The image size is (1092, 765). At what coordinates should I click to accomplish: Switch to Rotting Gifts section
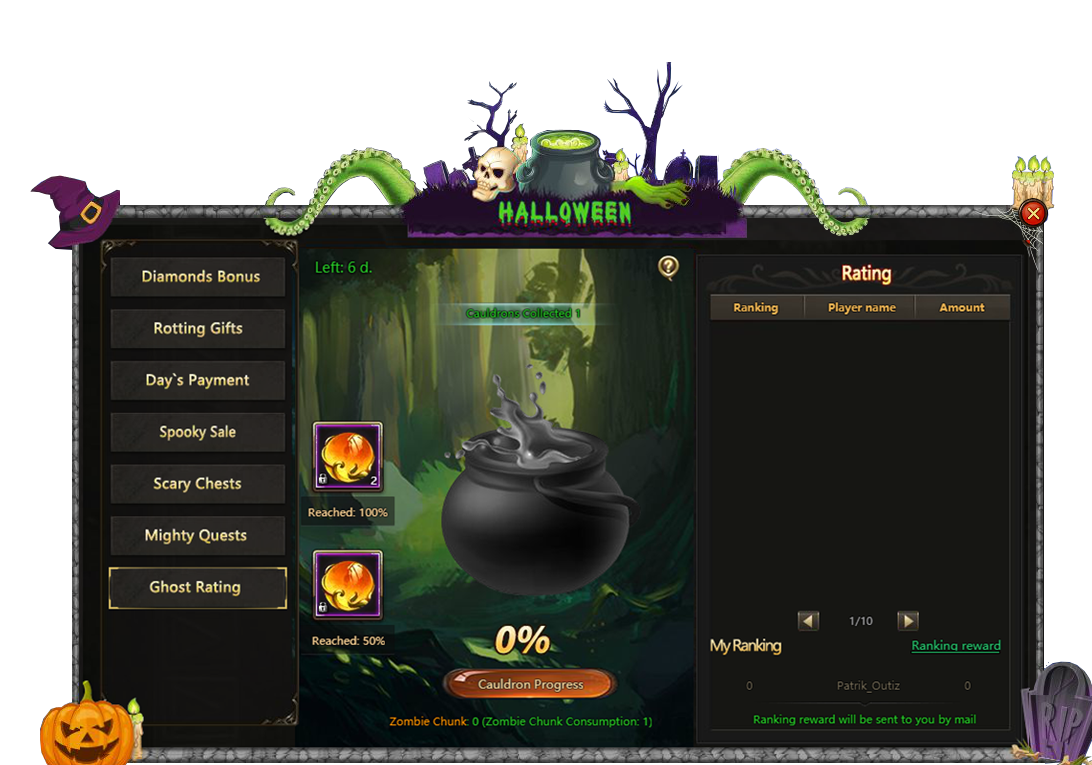point(198,329)
